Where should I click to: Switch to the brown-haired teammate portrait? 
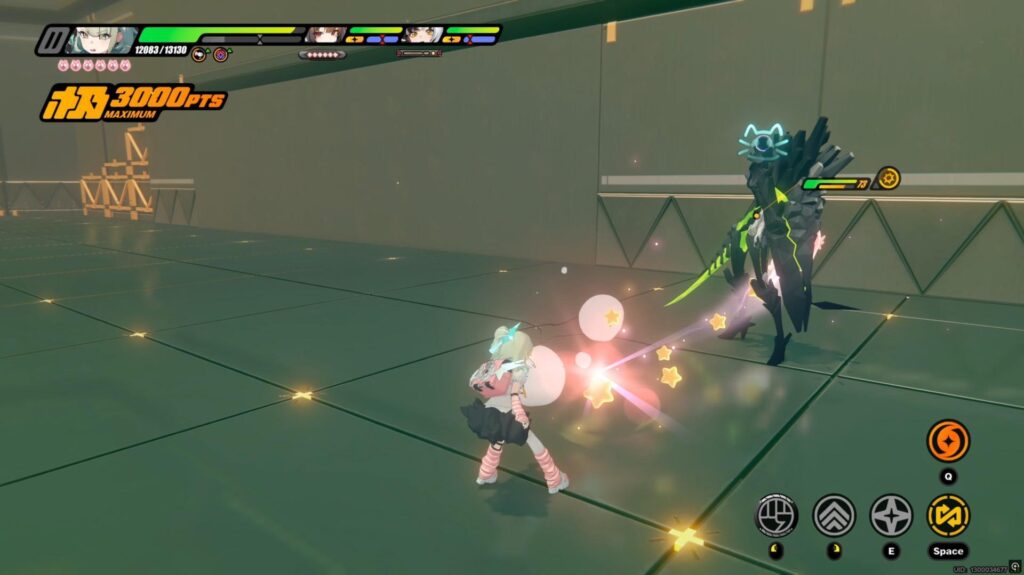click(325, 36)
